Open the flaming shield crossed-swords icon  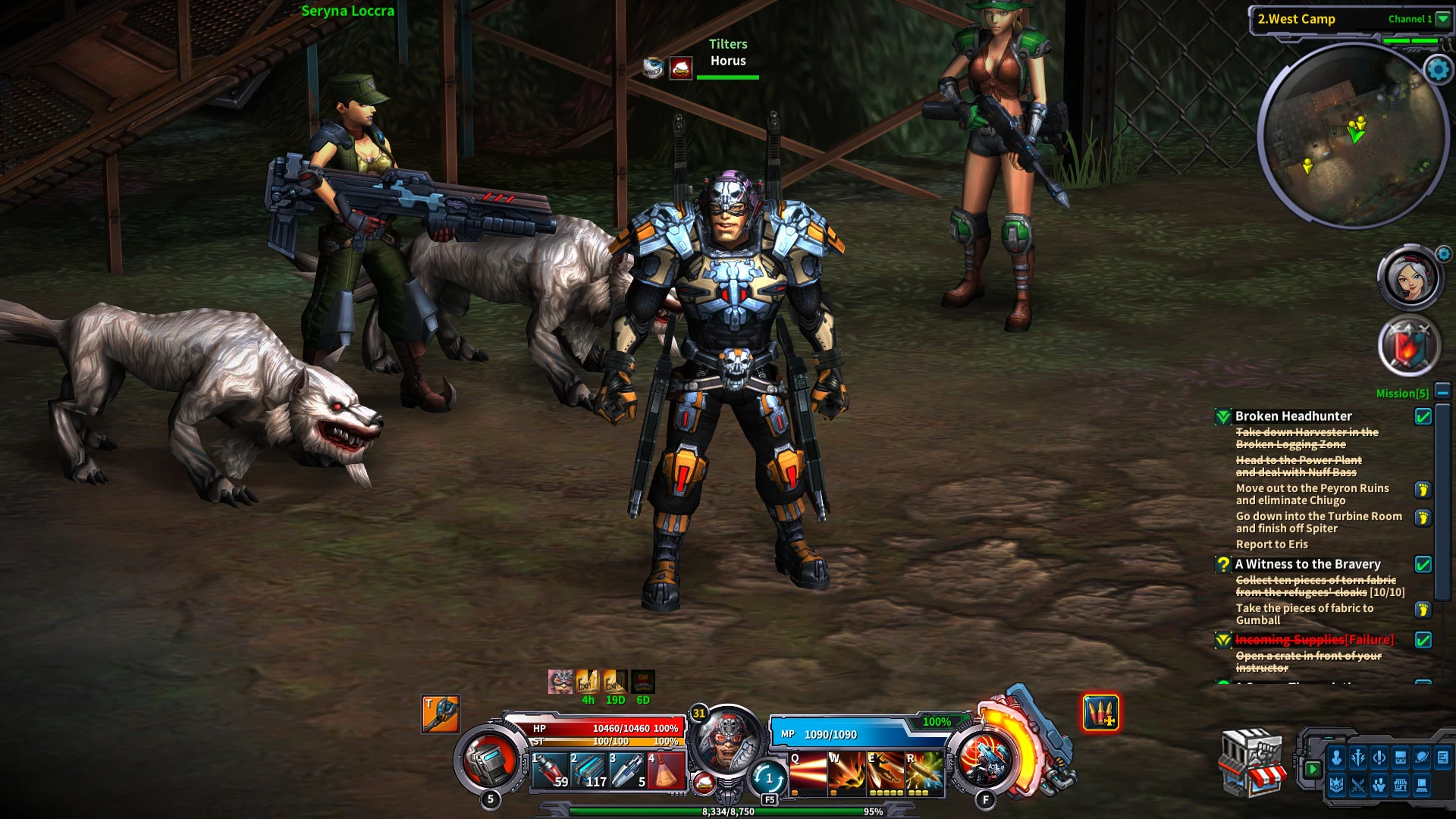pos(1408,347)
